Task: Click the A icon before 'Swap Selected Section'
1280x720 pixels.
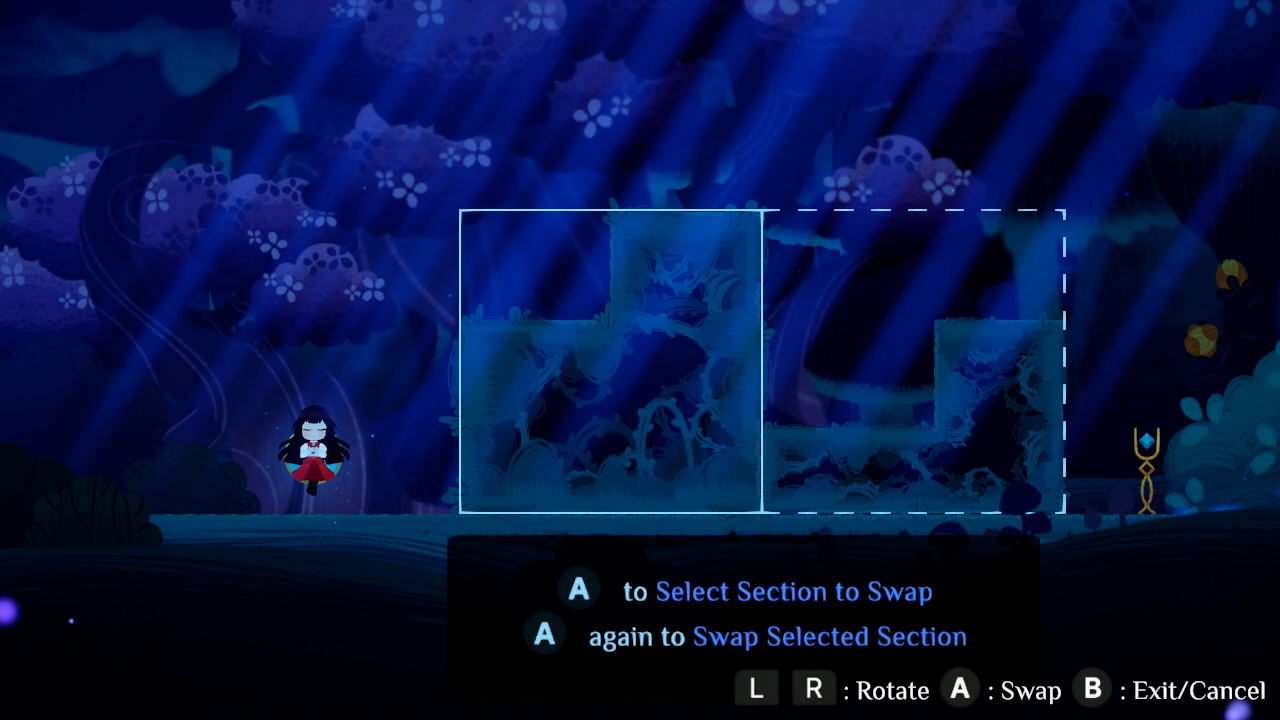Action: 545,636
